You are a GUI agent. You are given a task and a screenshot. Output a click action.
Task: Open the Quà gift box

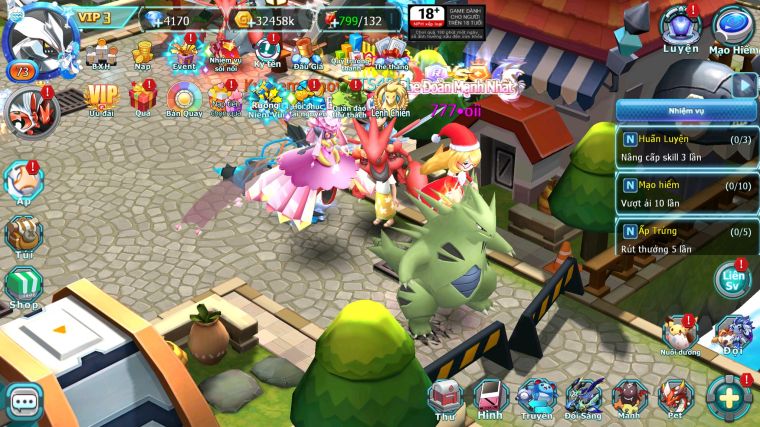(x=142, y=99)
